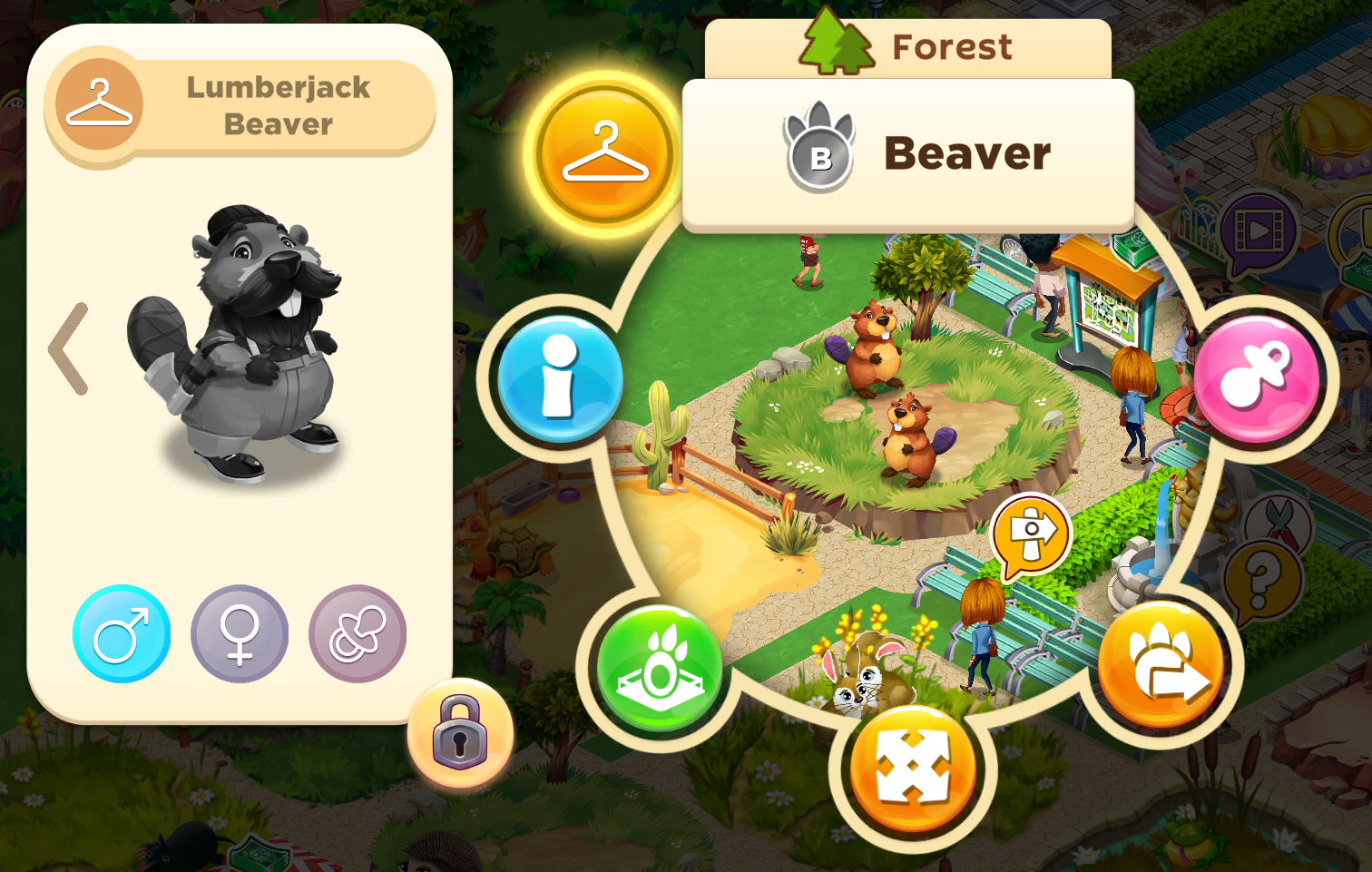Click the orange paw transfer arrow button

point(1161,664)
